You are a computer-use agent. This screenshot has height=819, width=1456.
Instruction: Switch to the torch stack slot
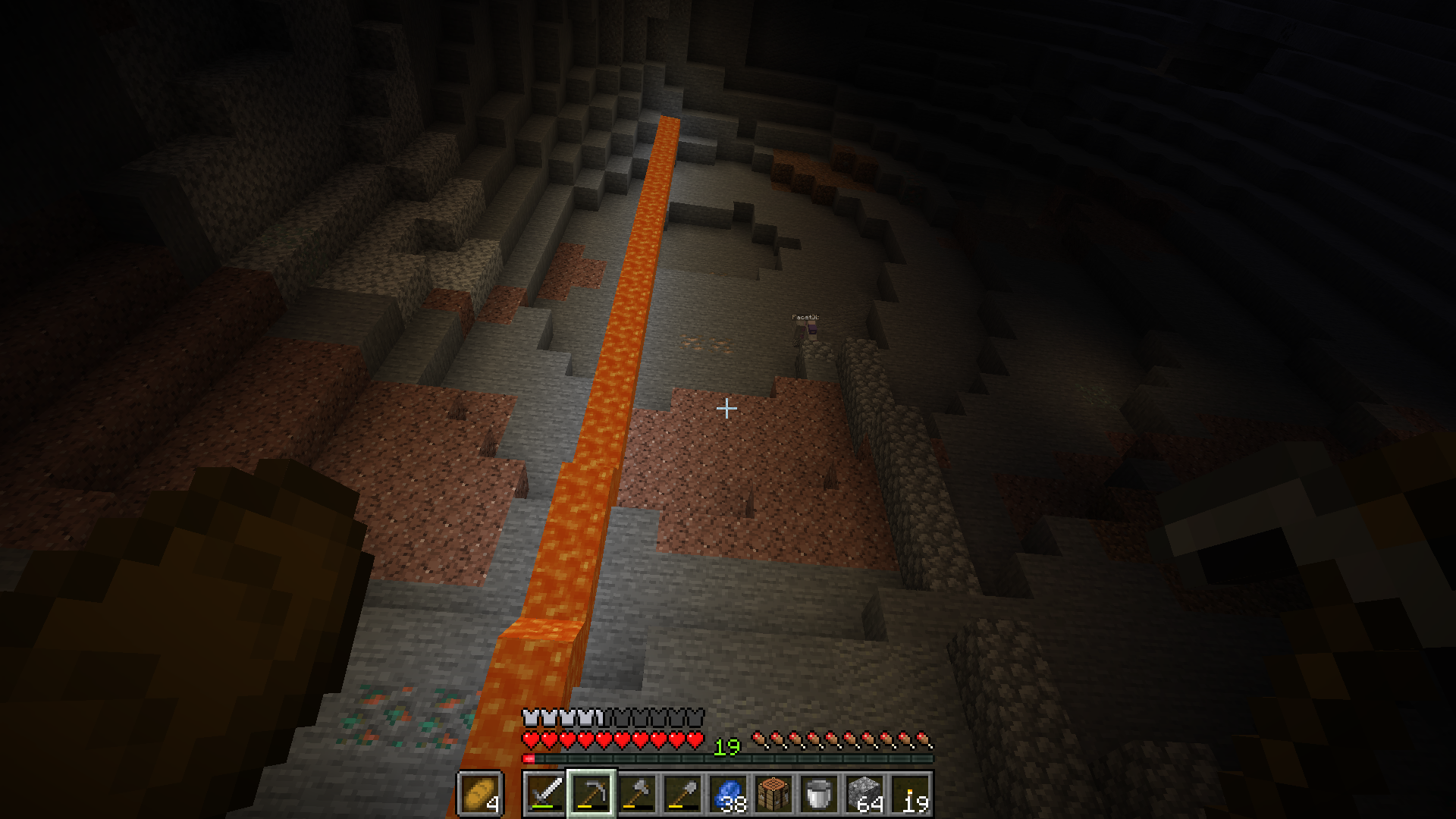pos(910,794)
